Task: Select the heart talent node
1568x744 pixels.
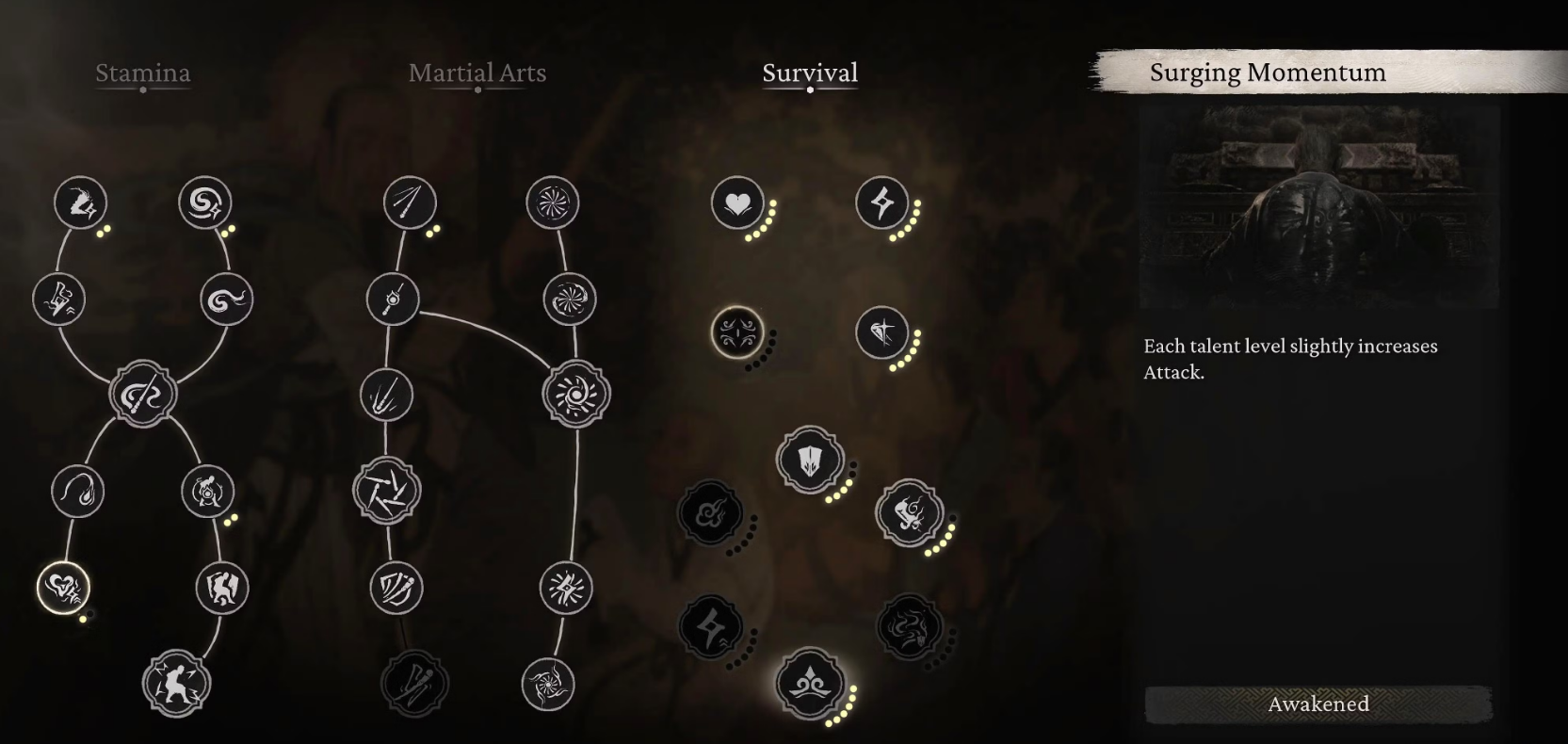Action: [737, 202]
